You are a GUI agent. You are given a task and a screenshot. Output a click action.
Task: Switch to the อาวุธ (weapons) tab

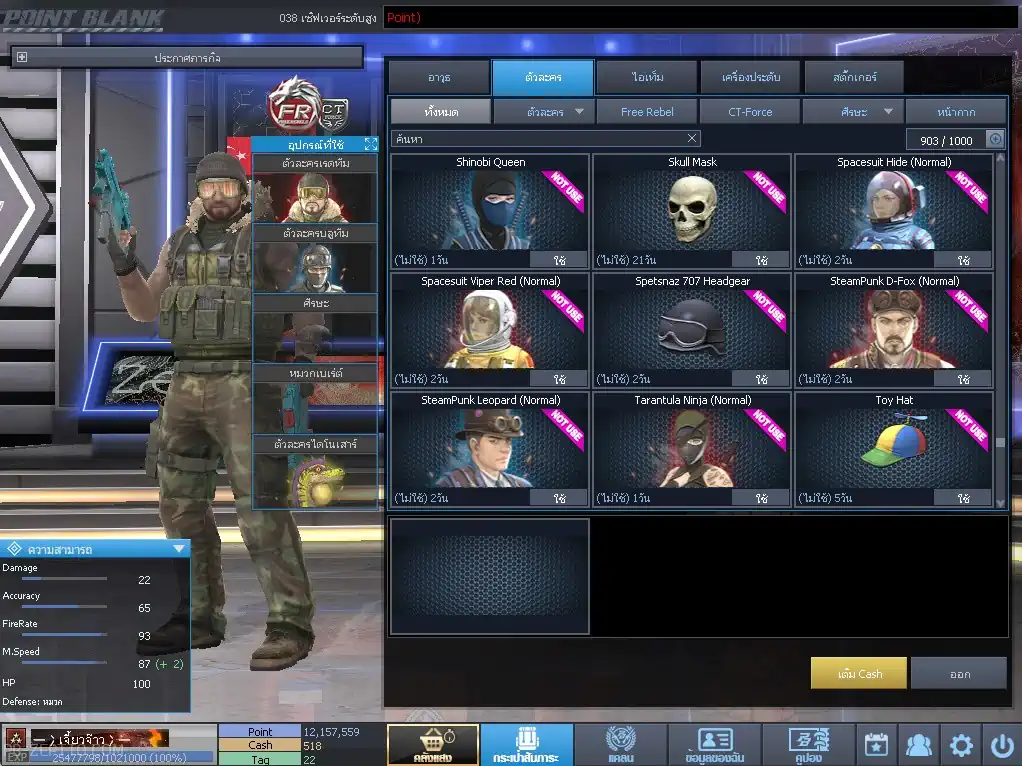pos(438,77)
